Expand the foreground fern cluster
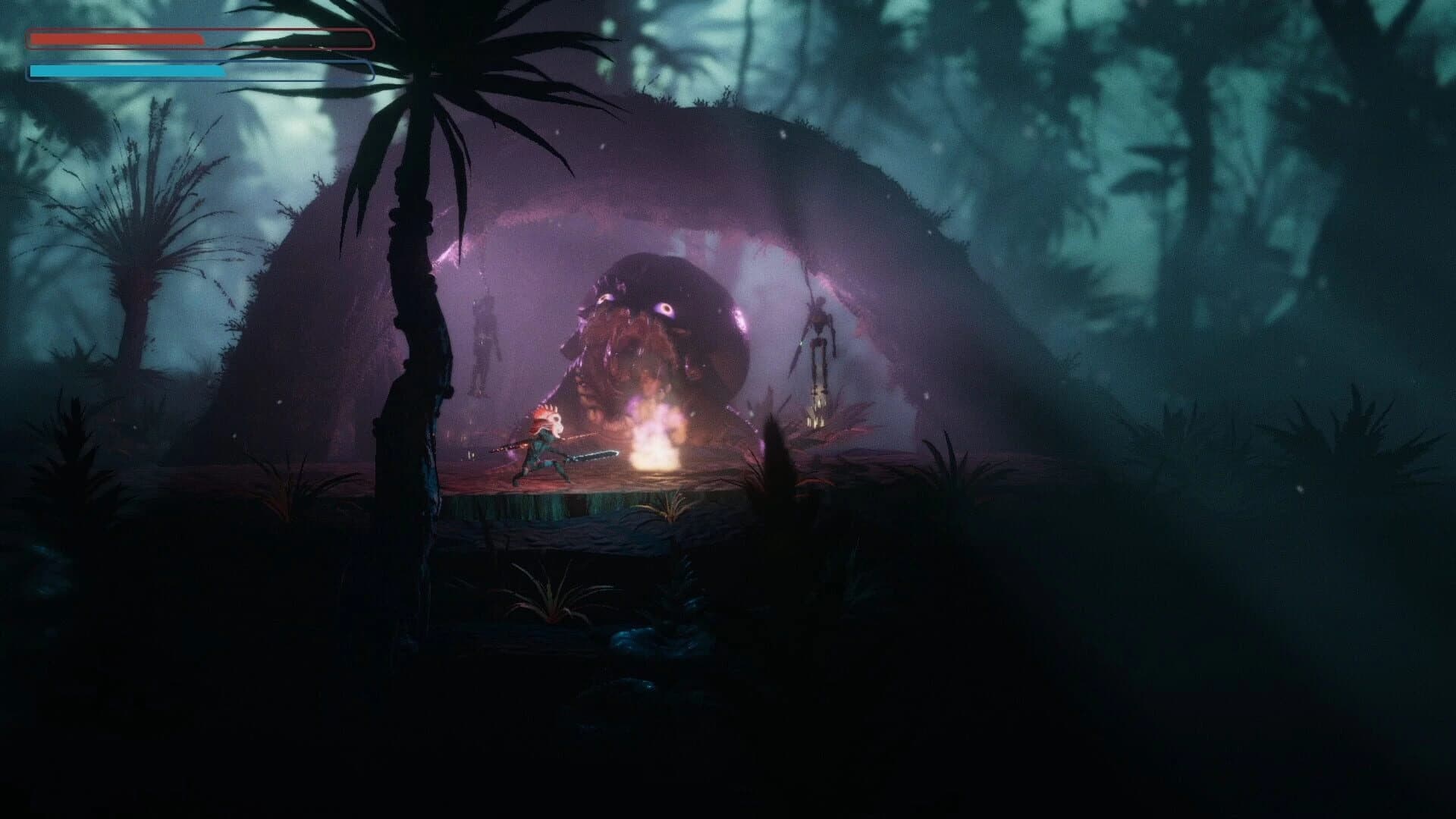 [554, 607]
